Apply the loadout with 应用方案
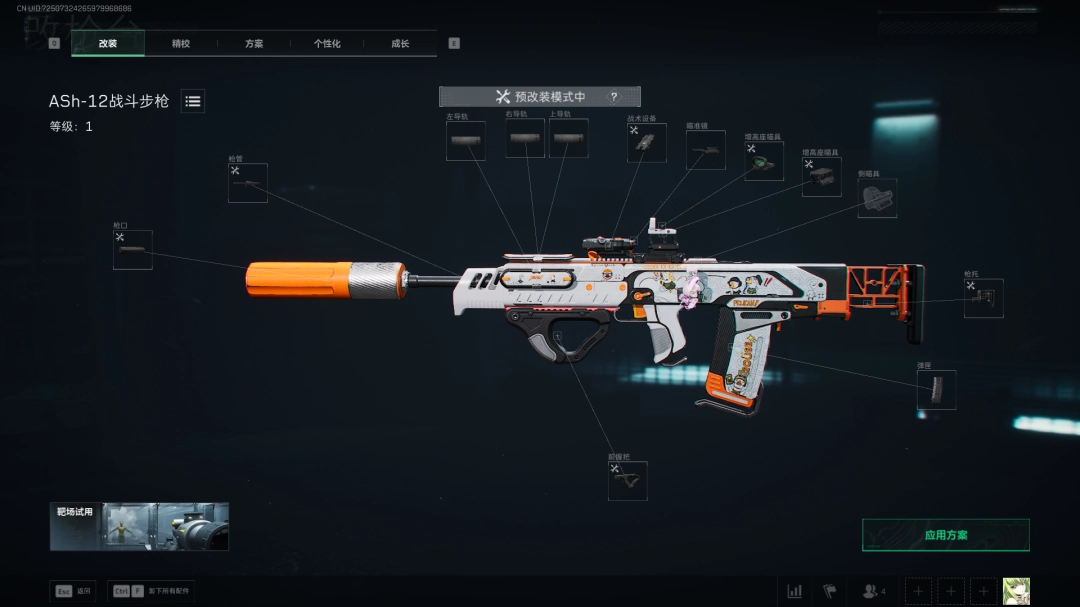Screen dimensions: 1080x607 (946, 535)
